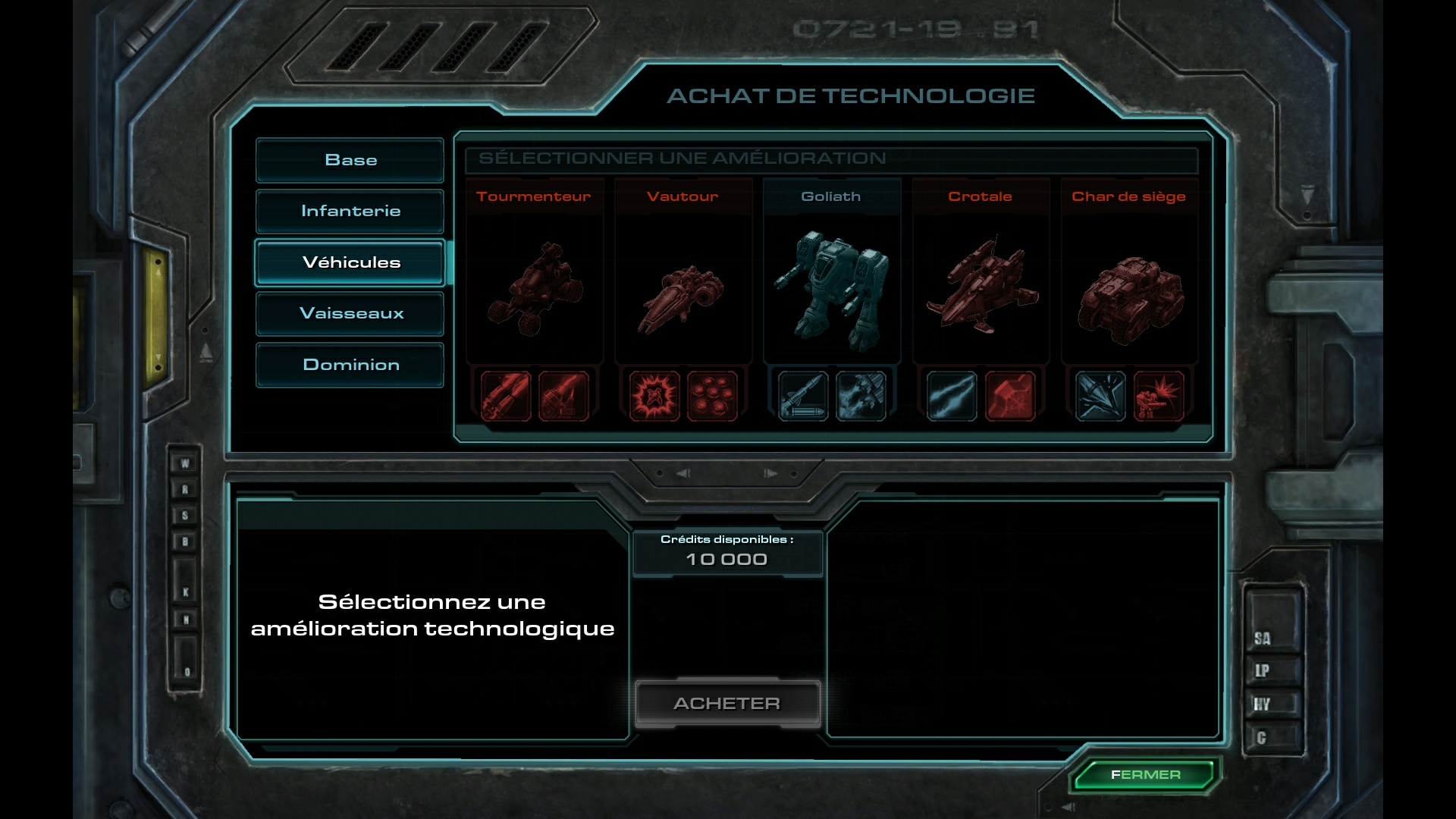Select Goliath's missile and bullet upgrade
This screenshot has height=819, width=1456.
pyautogui.click(x=803, y=395)
